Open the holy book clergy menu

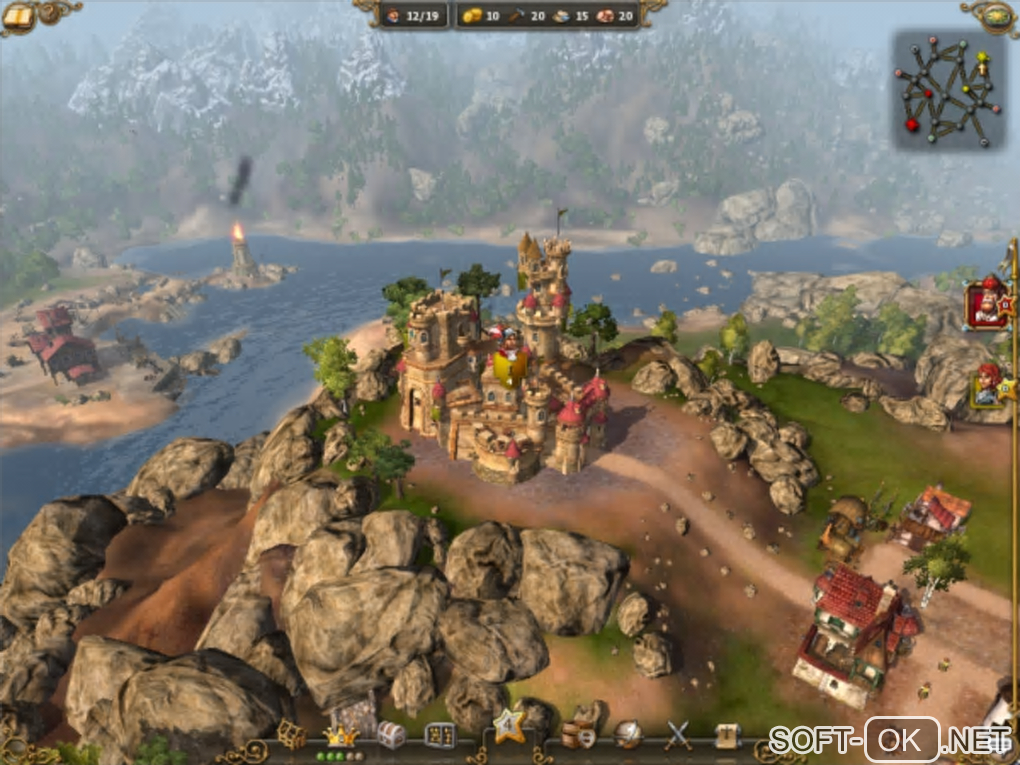[x=728, y=736]
